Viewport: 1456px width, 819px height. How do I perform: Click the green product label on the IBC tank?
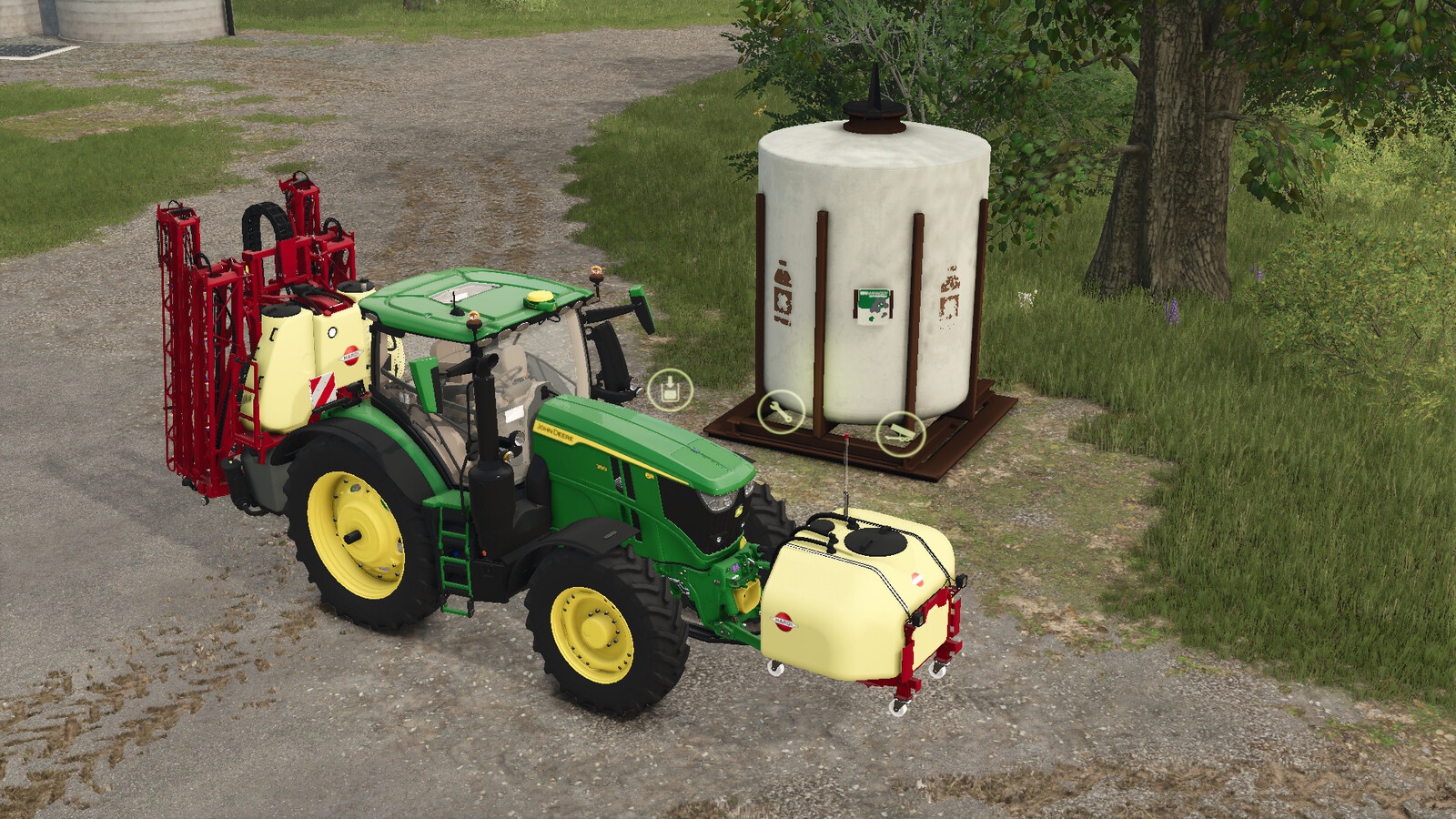tap(872, 300)
